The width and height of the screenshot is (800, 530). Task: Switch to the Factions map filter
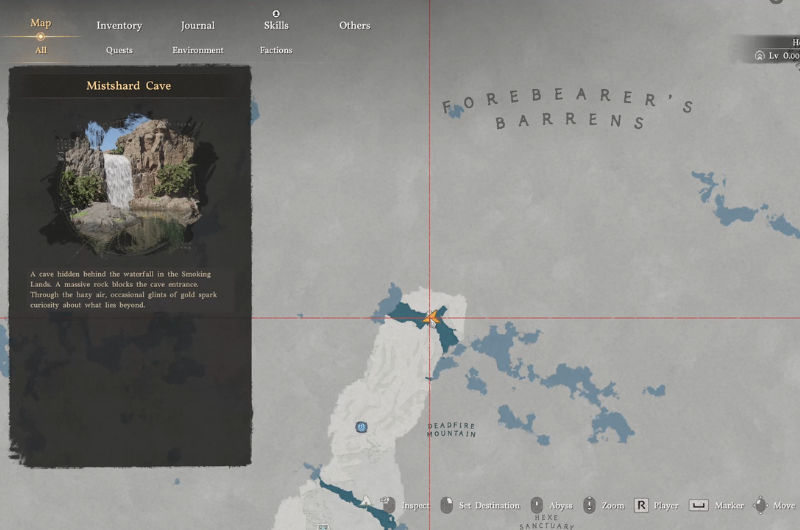[x=276, y=50]
